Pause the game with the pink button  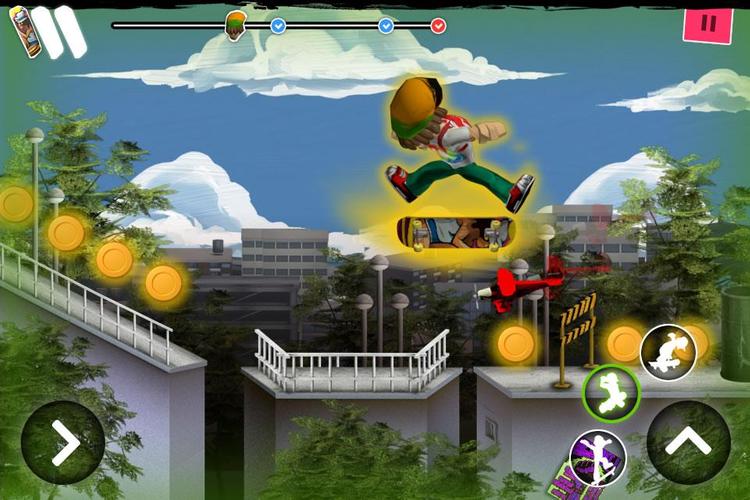pos(707,24)
